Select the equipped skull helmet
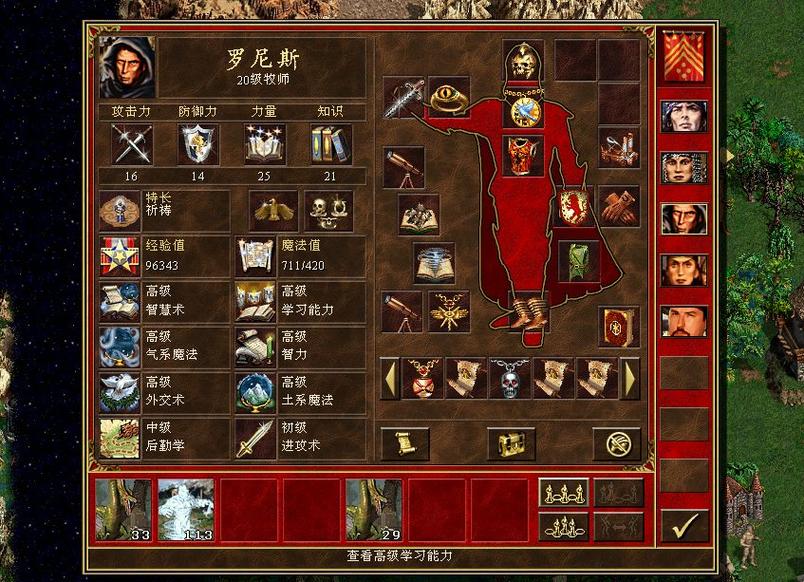The width and height of the screenshot is (804, 582). [522, 62]
